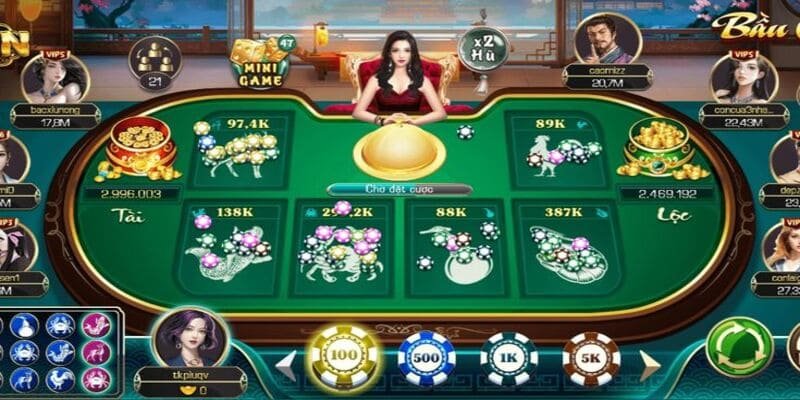Open your own tkpluqv avatar
800x400 pixels.
click(188, 338)
